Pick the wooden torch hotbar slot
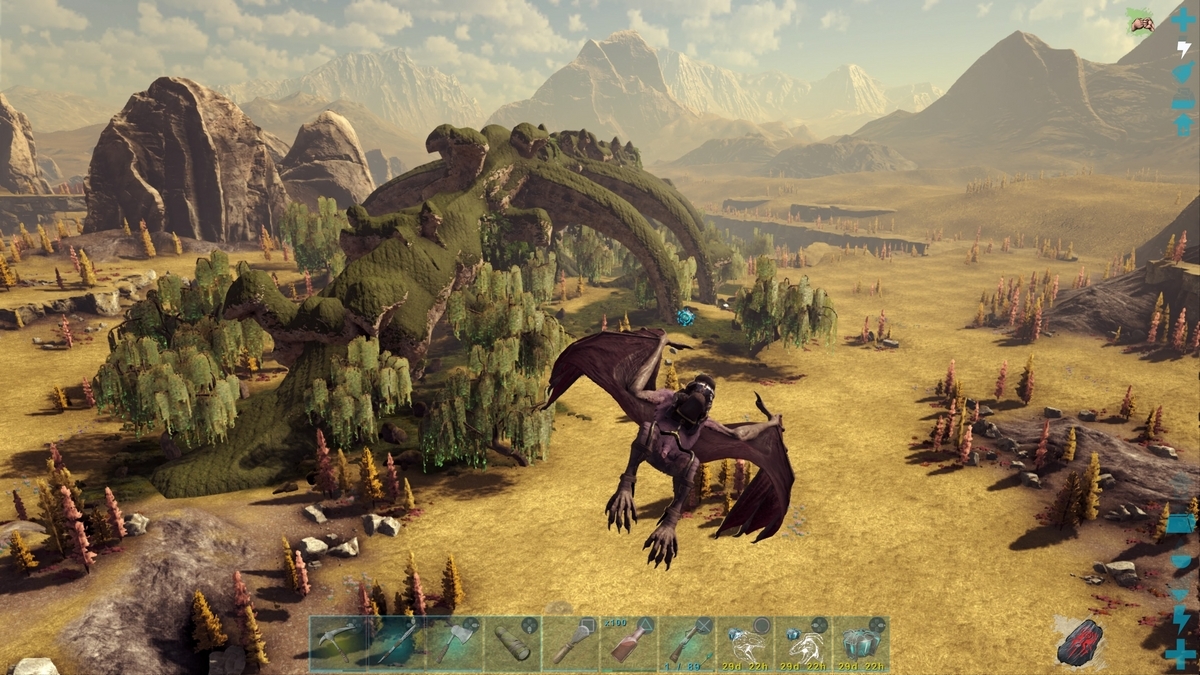 [570, 643]
